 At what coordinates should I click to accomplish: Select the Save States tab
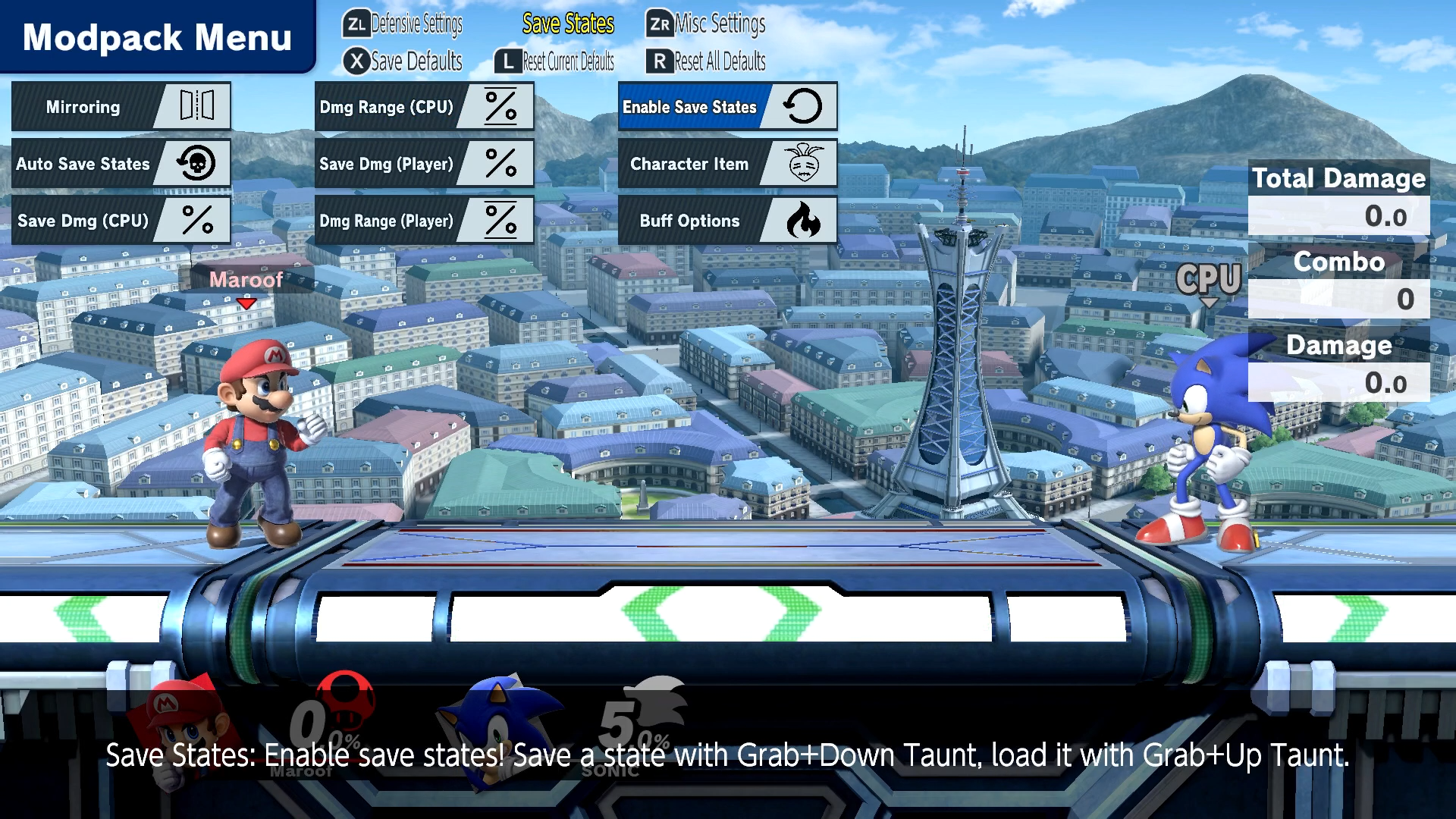point(568,24)
